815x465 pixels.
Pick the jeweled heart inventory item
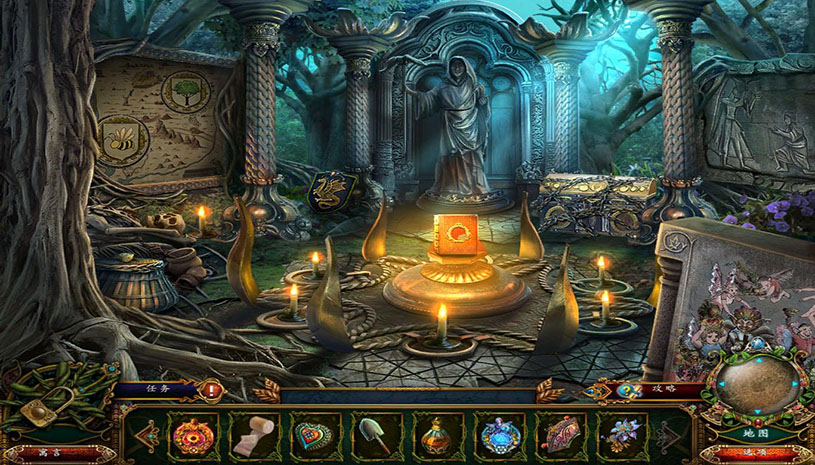[313, 436]
